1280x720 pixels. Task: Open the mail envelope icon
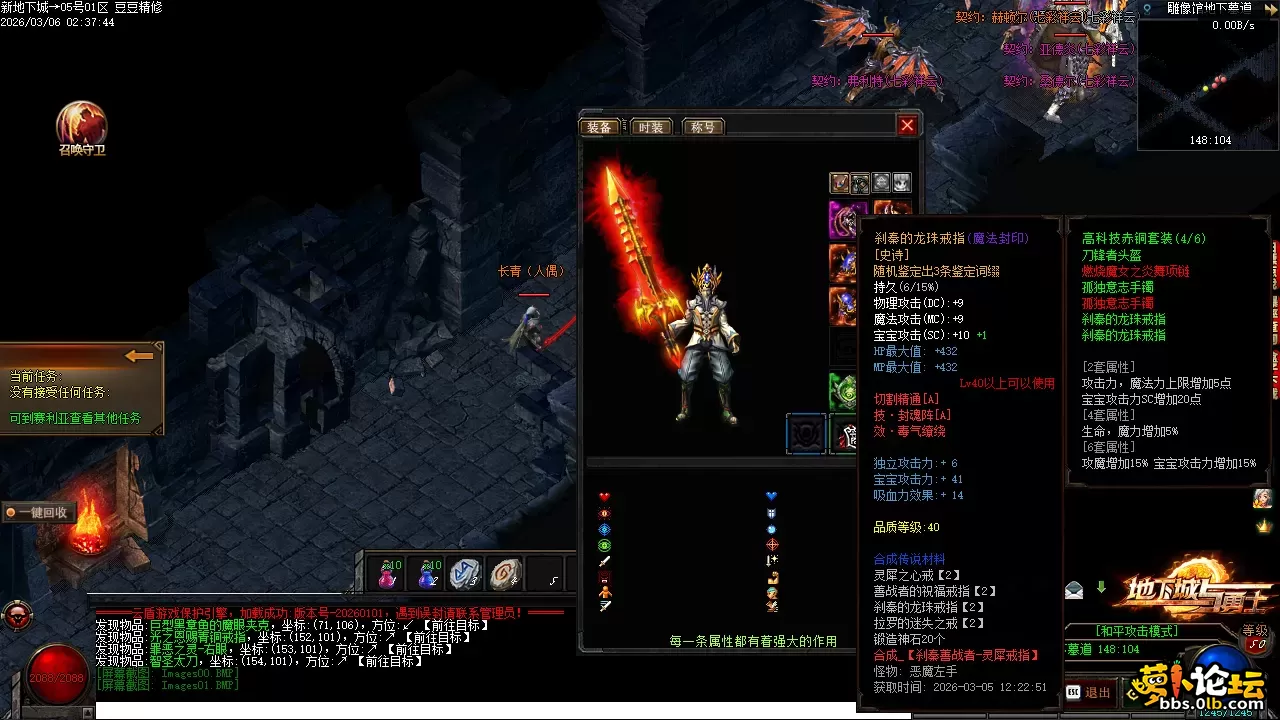[1074, 590]
